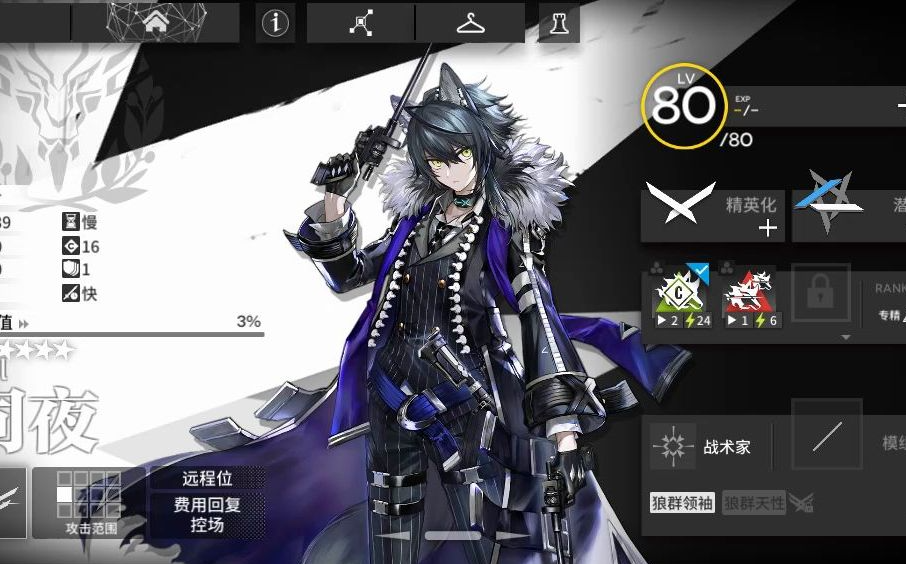Open the empty module slot
Screen dimensions: 906x564
[826, 435]
